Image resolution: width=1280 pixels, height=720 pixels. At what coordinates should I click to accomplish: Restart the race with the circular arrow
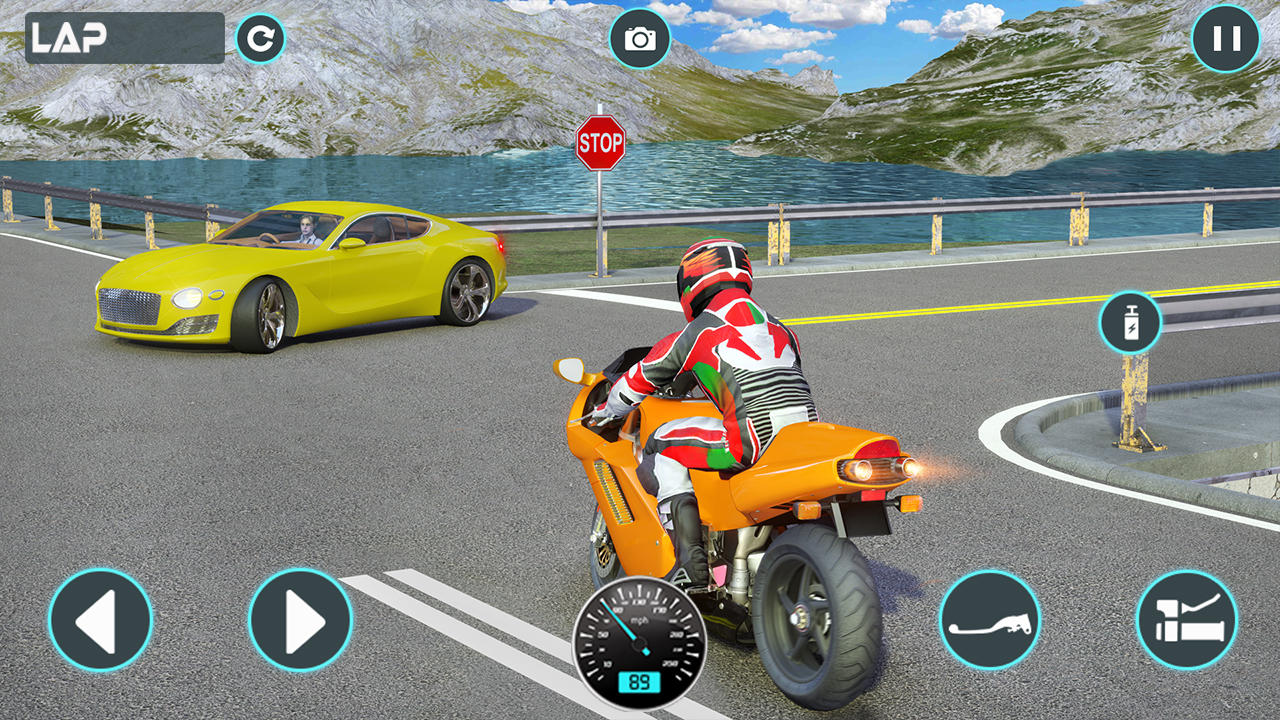pyautogui.click(x=260, y=39)
